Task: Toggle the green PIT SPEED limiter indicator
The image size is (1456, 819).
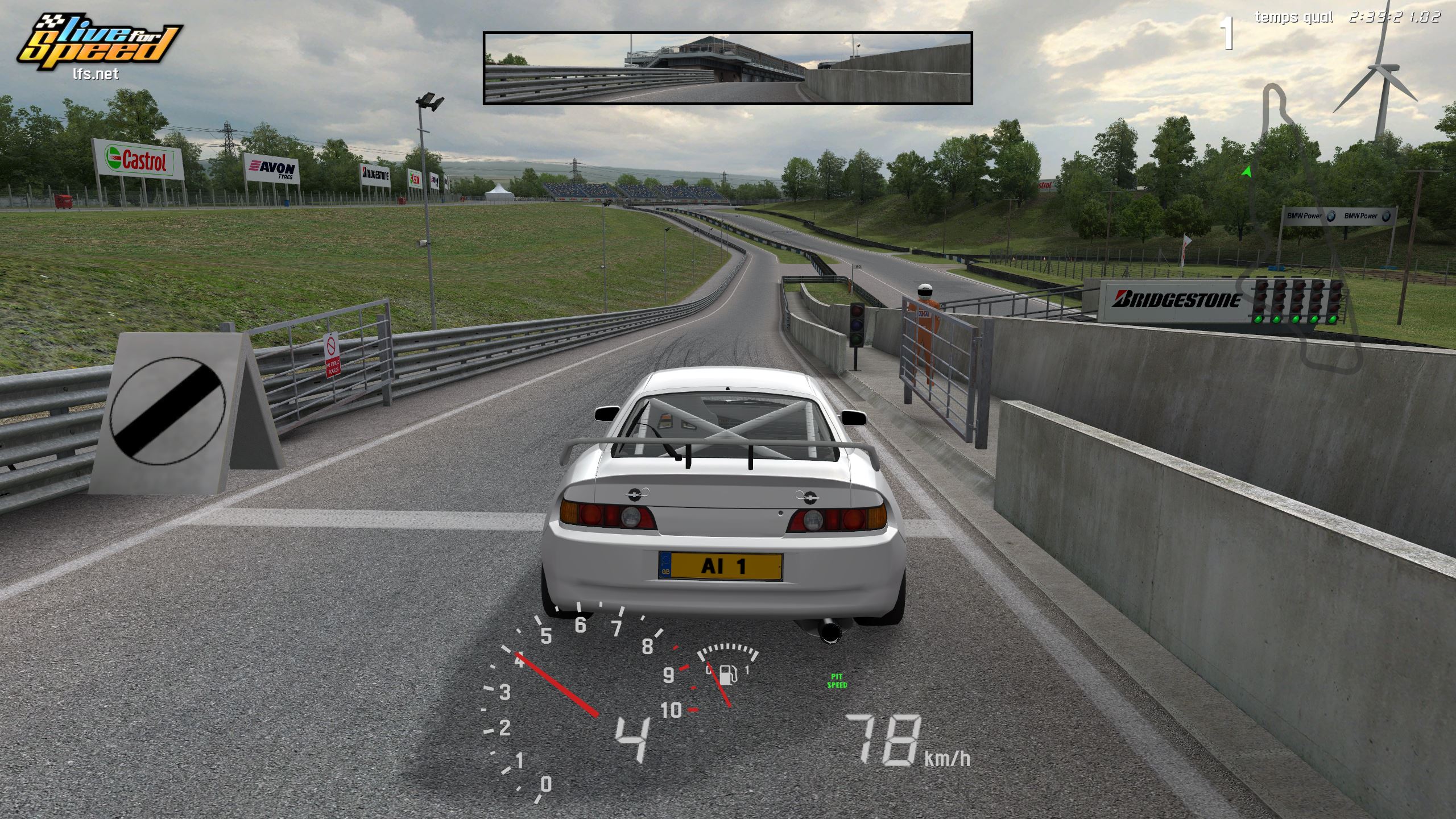Action: pyautogui.click(x=837, y=681)
